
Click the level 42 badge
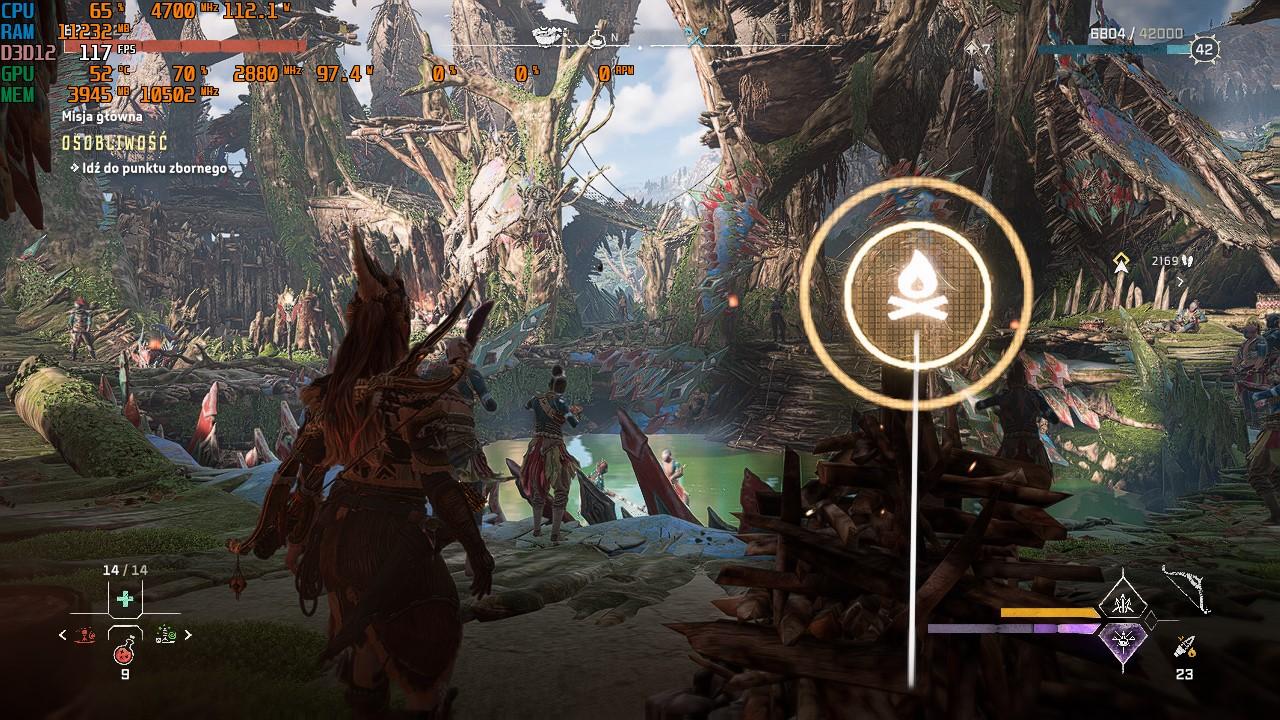[1204, 49]
